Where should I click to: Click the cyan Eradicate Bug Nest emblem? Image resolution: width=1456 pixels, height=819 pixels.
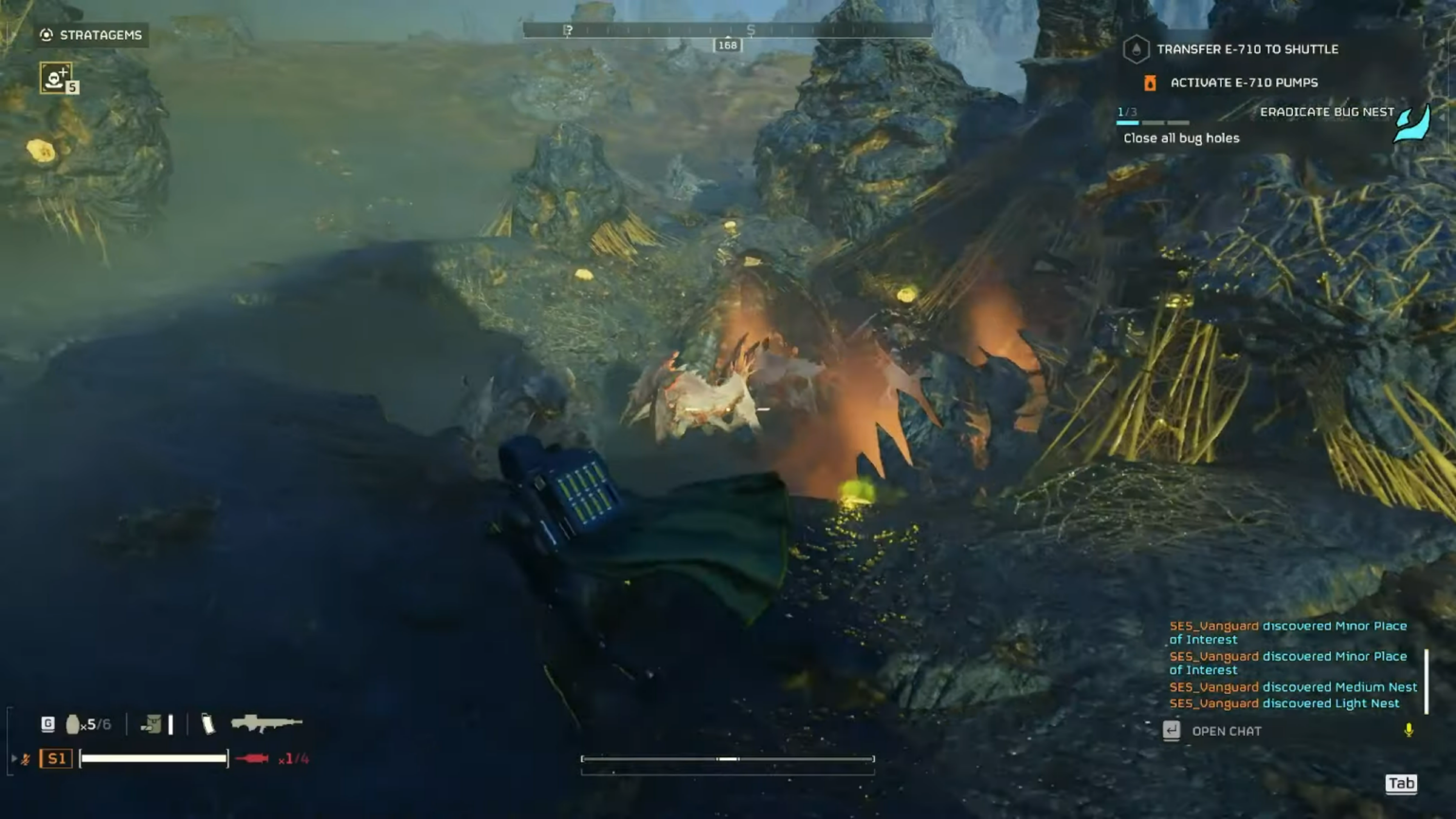tap(1412, 124)
